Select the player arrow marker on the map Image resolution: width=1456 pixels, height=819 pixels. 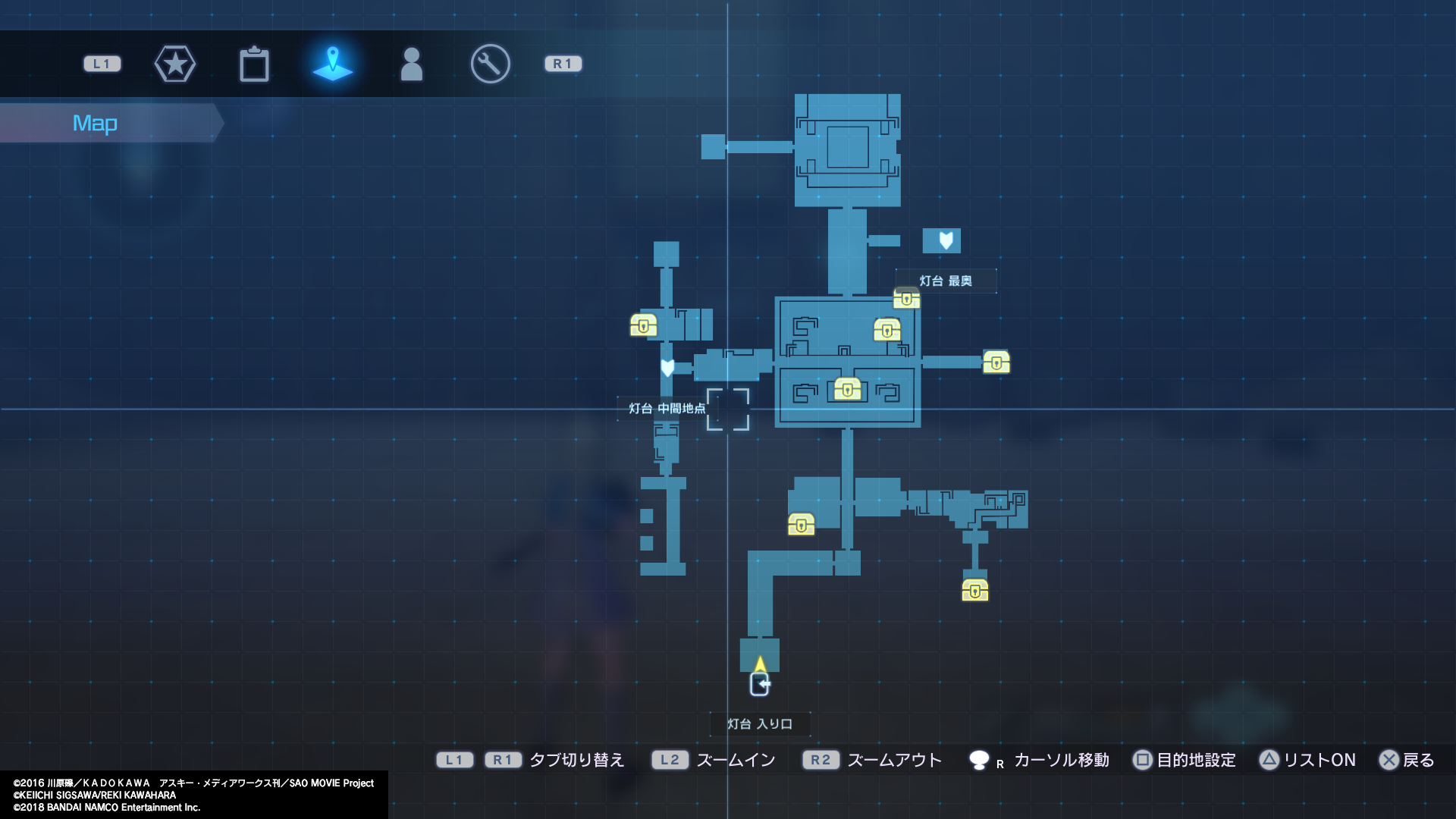pos(759,662)
